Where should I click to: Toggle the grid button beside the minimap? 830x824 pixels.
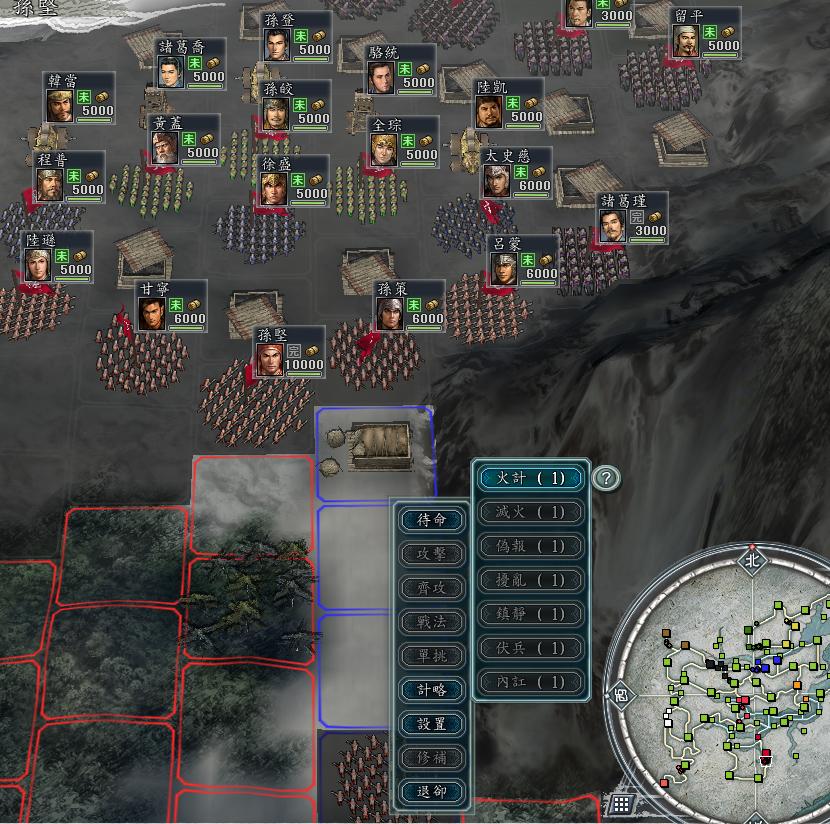621,803
